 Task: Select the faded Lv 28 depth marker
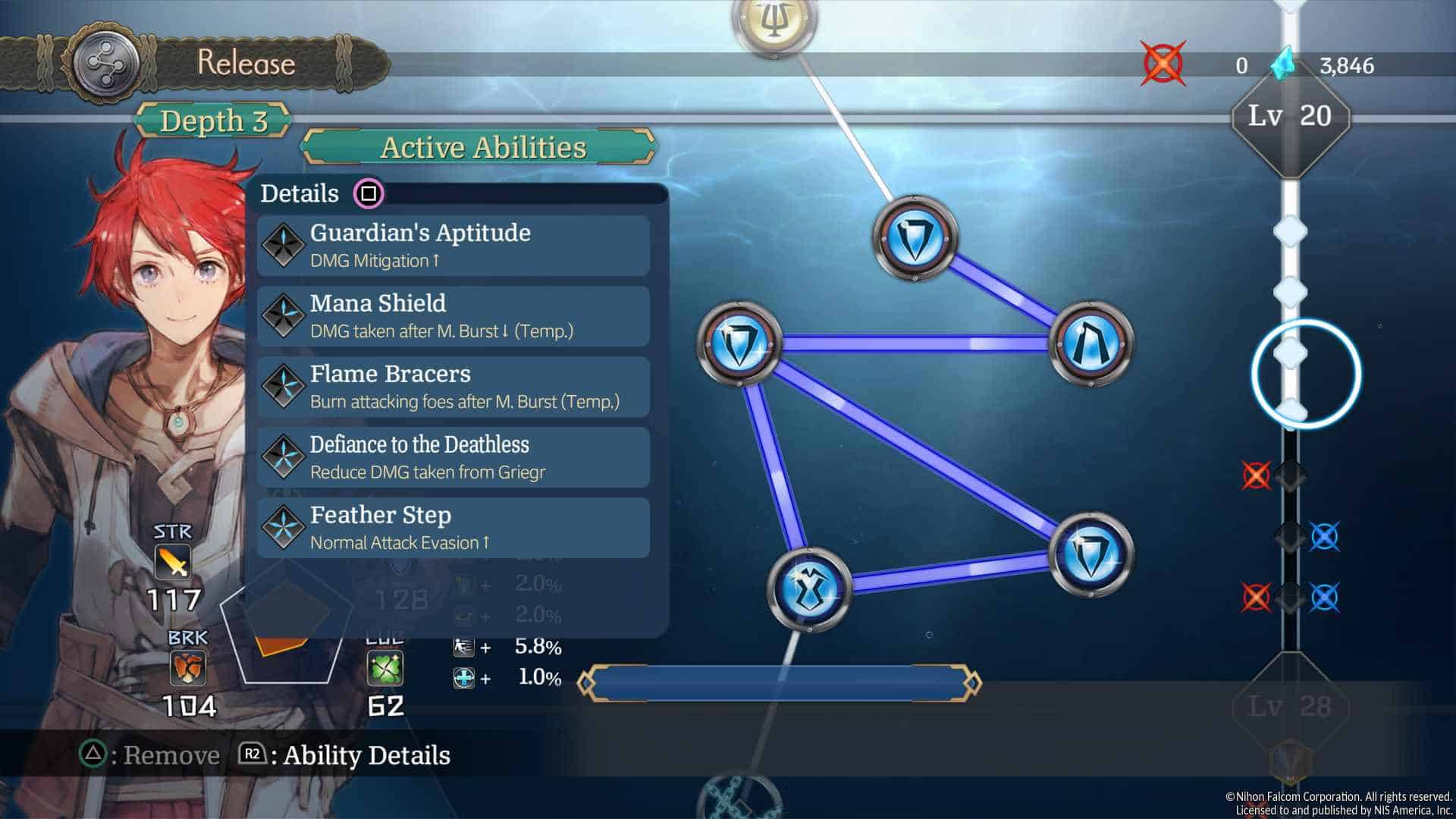(x=1289, y=707)
